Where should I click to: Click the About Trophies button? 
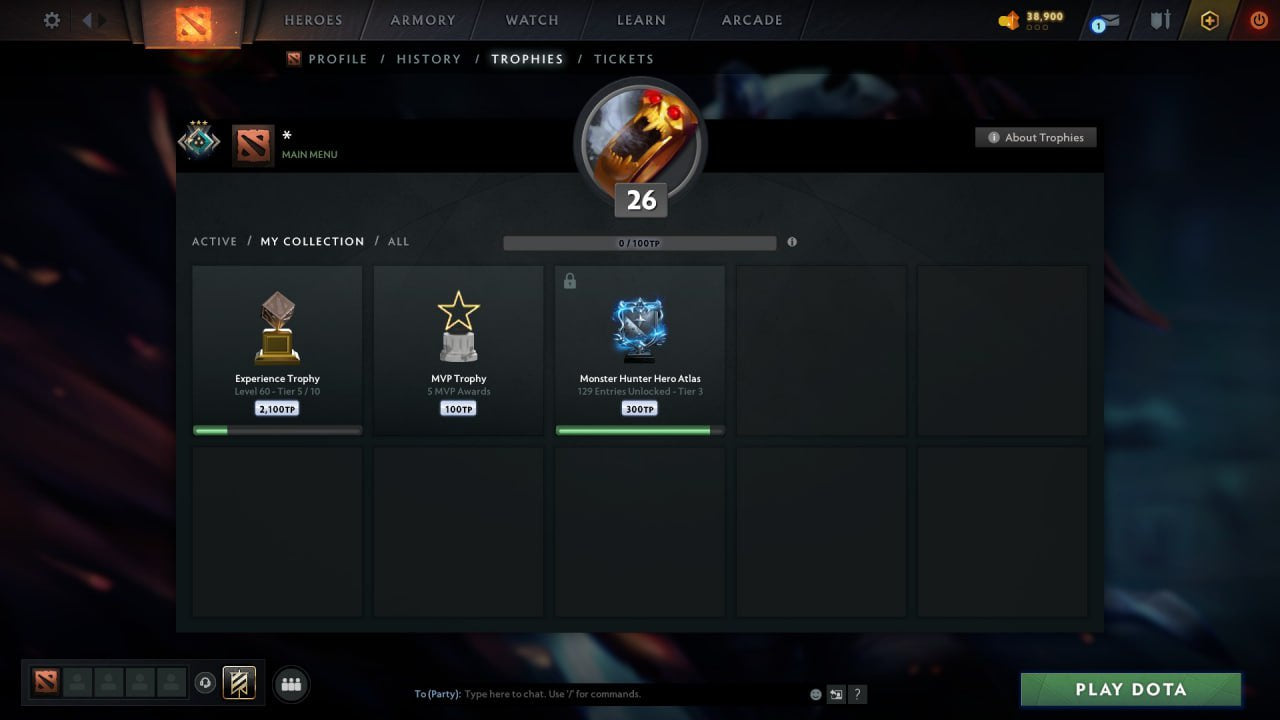click(1036, 137)
